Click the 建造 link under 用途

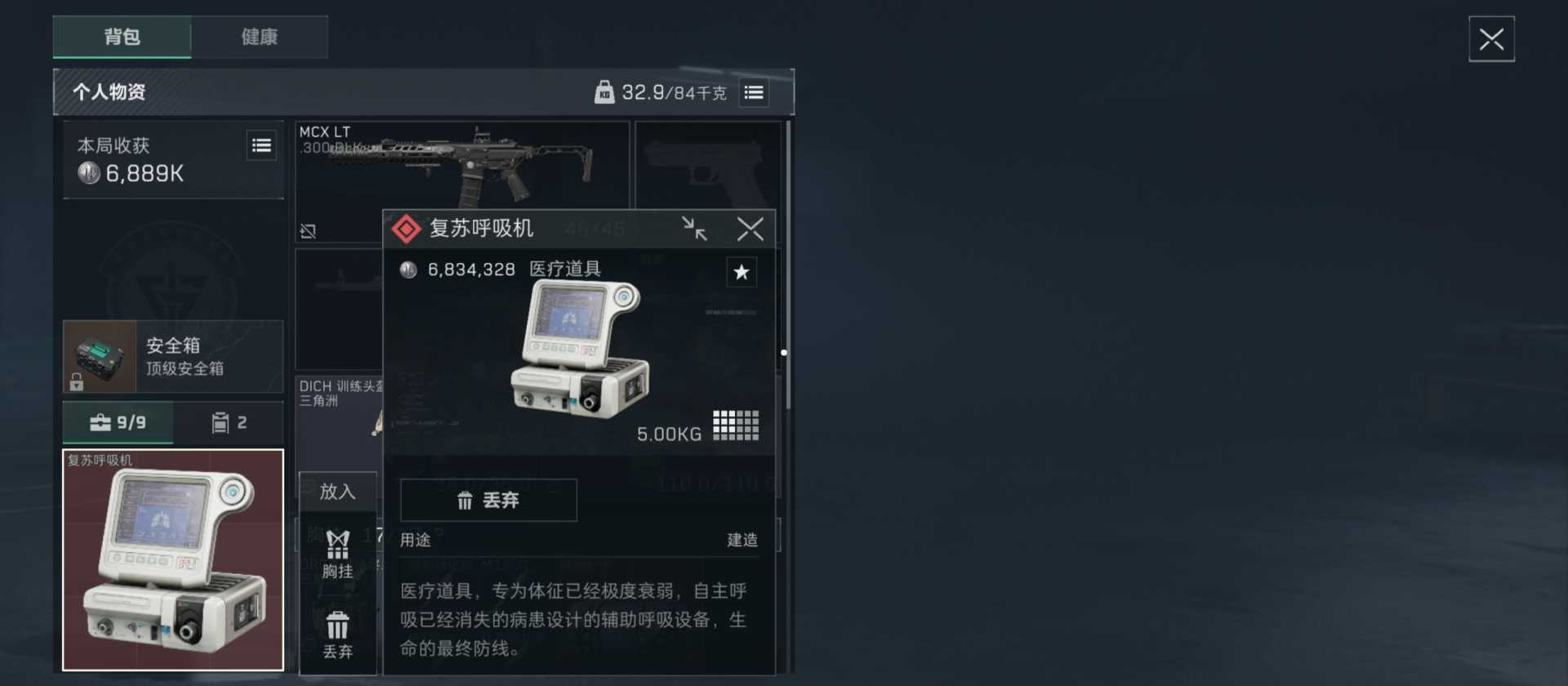click(x=742, y=539)
